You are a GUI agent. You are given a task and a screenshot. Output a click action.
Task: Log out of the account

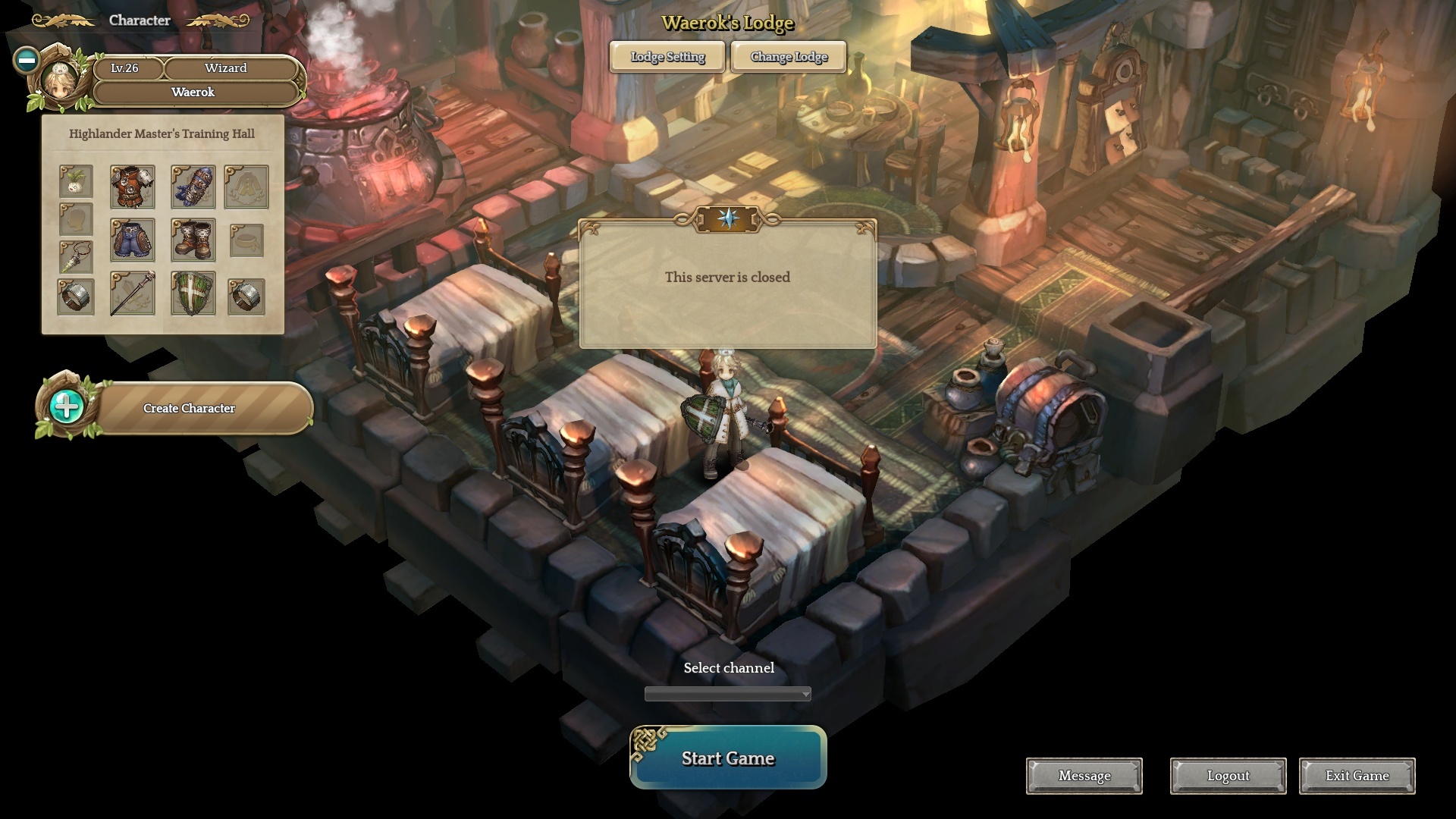(1228, 776)
